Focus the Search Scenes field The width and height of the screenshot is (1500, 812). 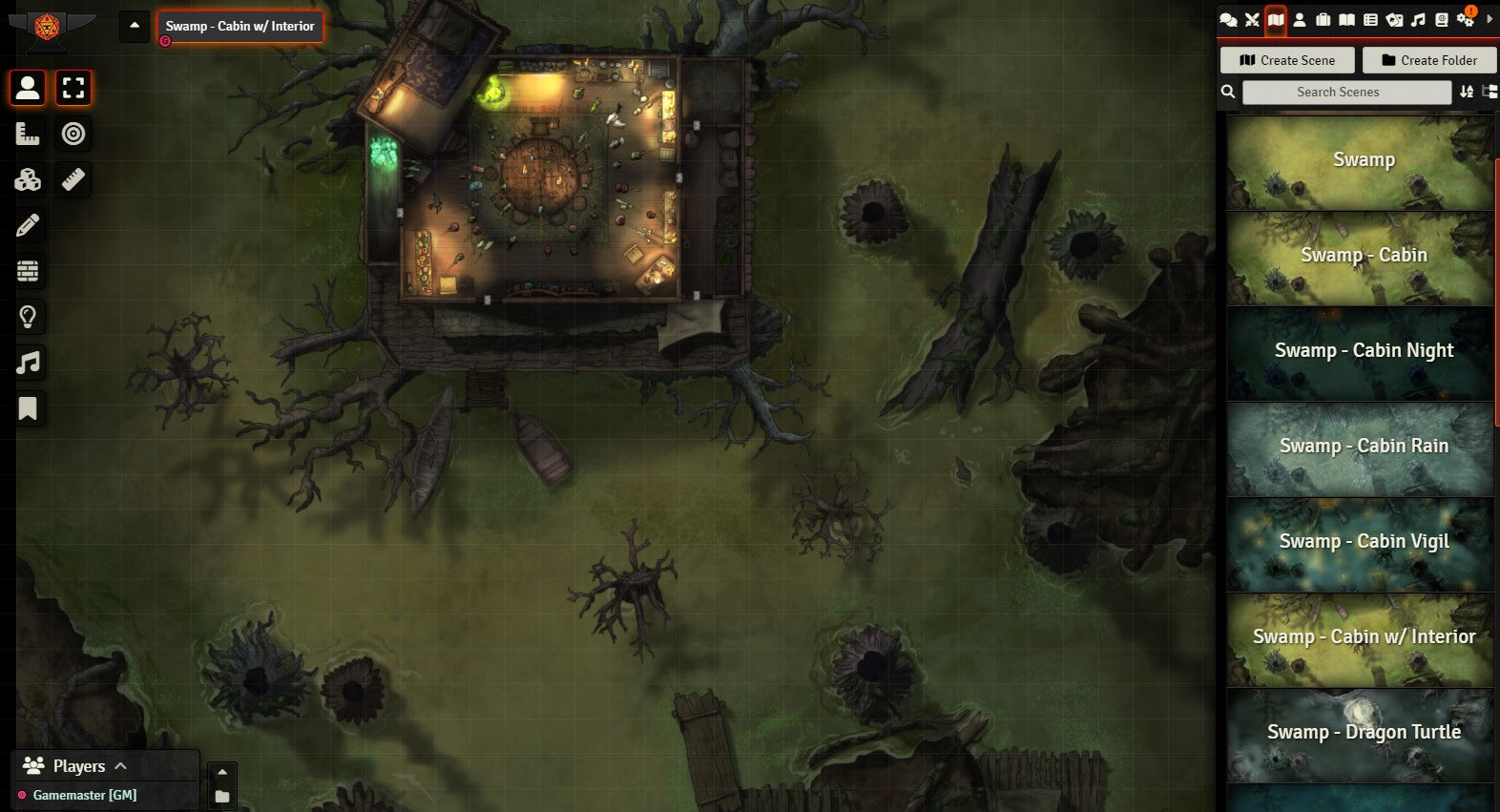[x=1346, y=92]
